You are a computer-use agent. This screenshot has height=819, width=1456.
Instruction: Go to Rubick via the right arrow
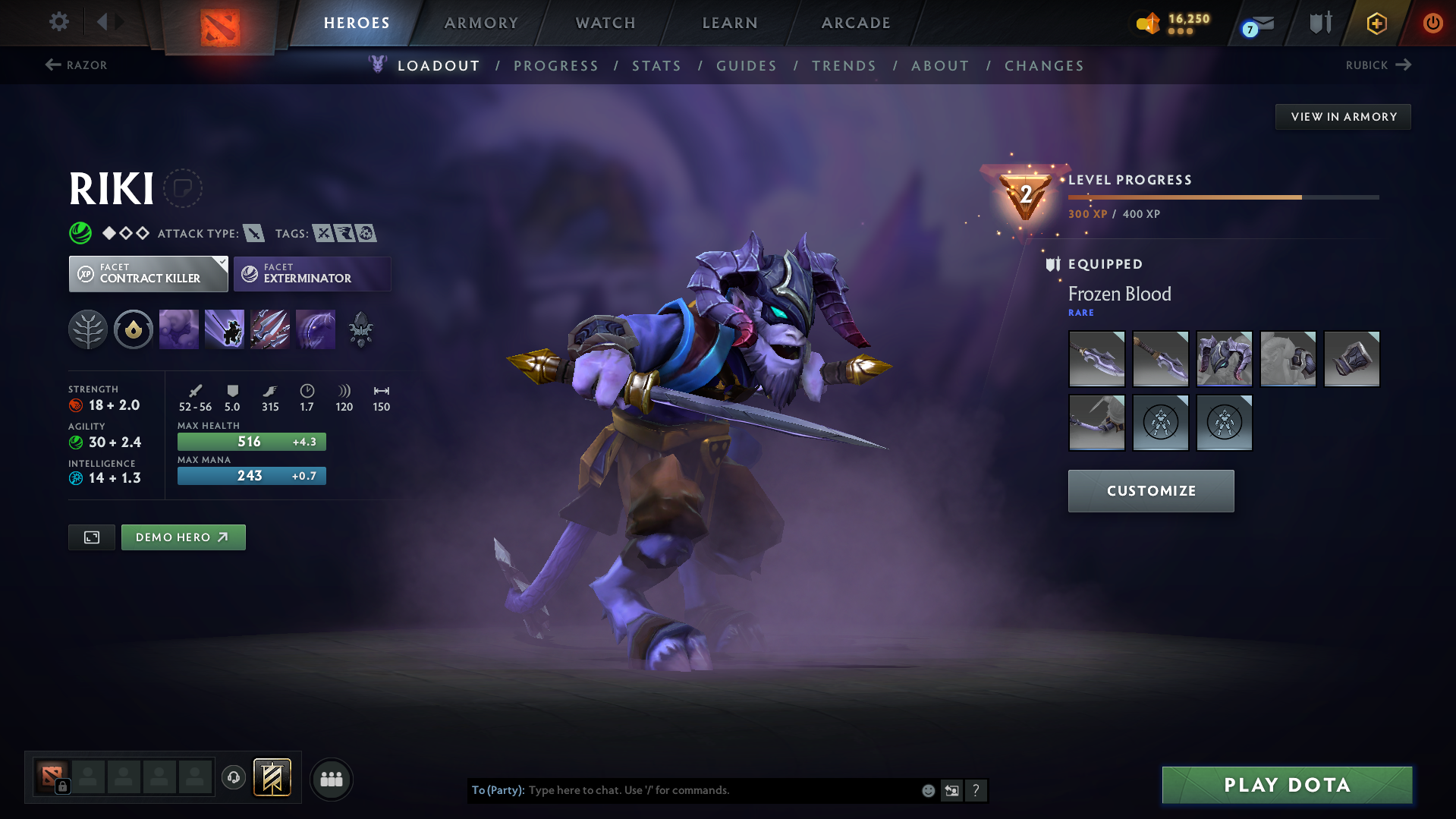(x=1405, y=65)
